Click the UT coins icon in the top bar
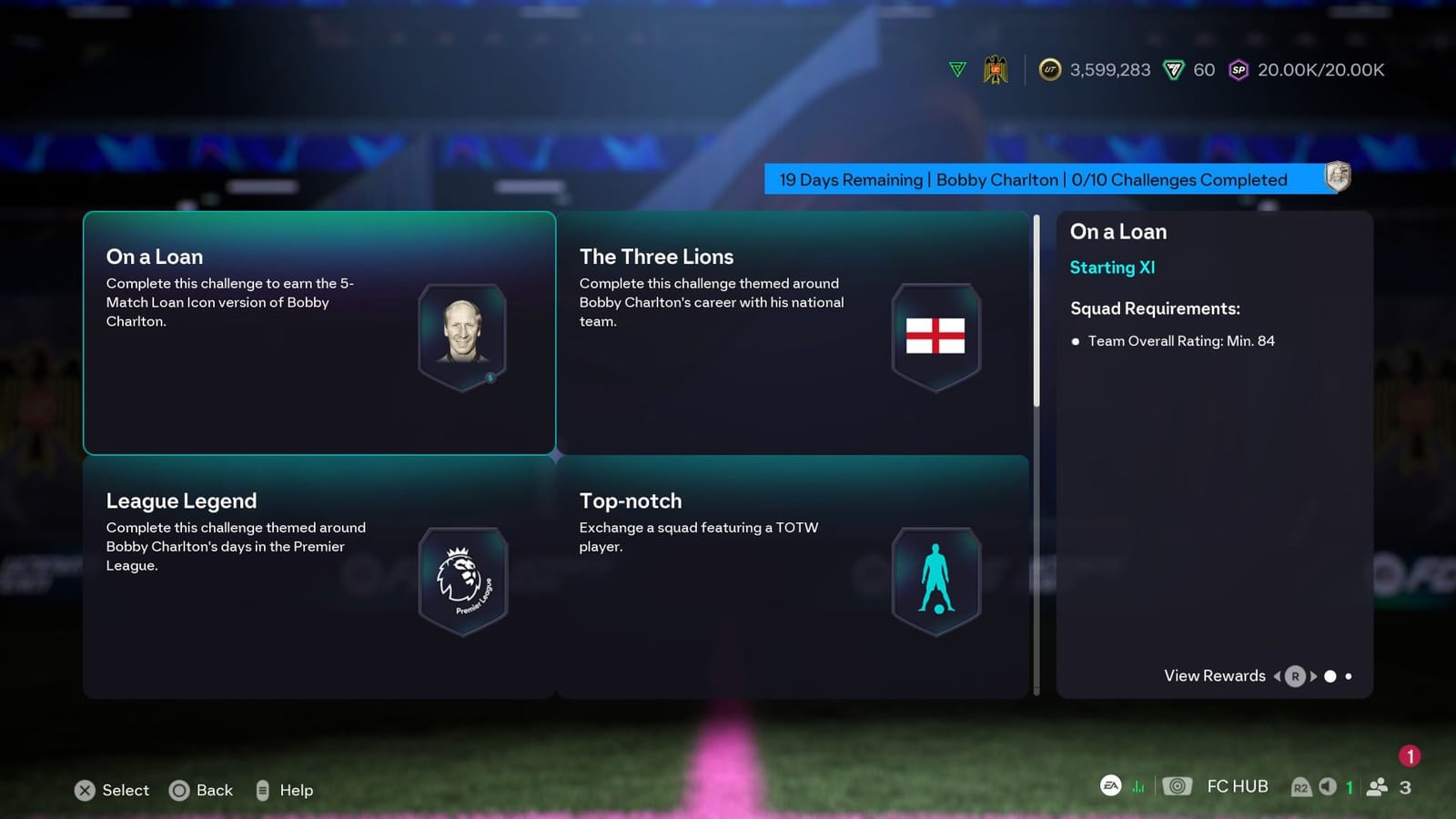The image size is (1456, 819). (1050, 70)
